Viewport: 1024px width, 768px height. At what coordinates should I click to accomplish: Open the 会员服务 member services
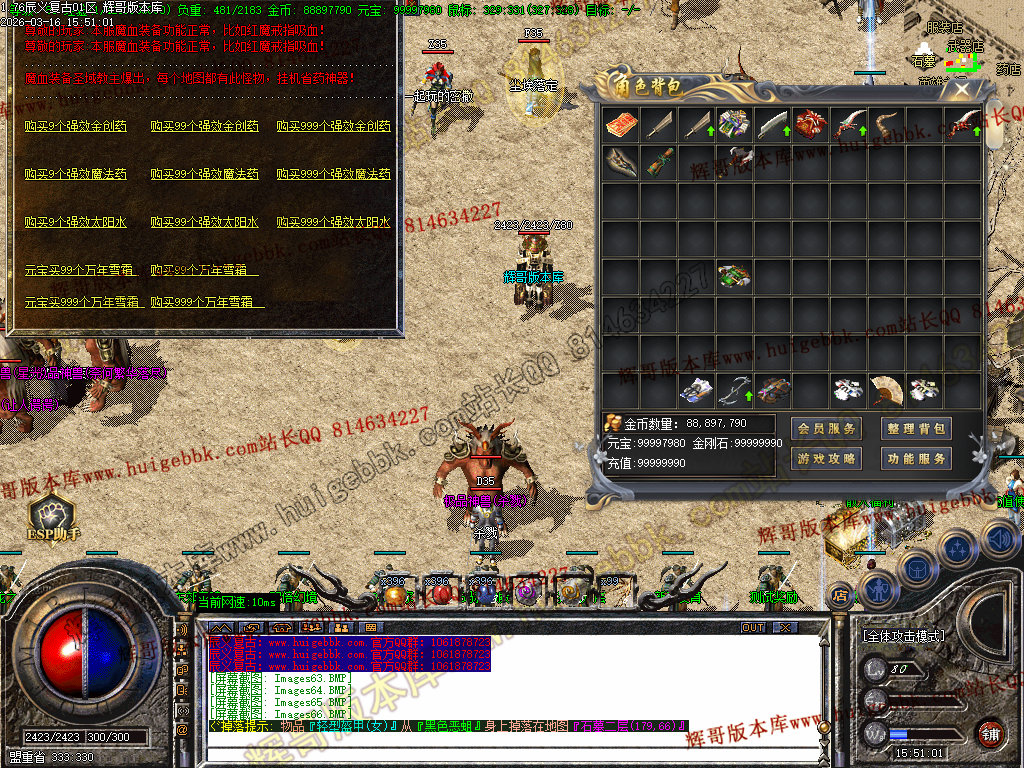[x=826, y=429]
